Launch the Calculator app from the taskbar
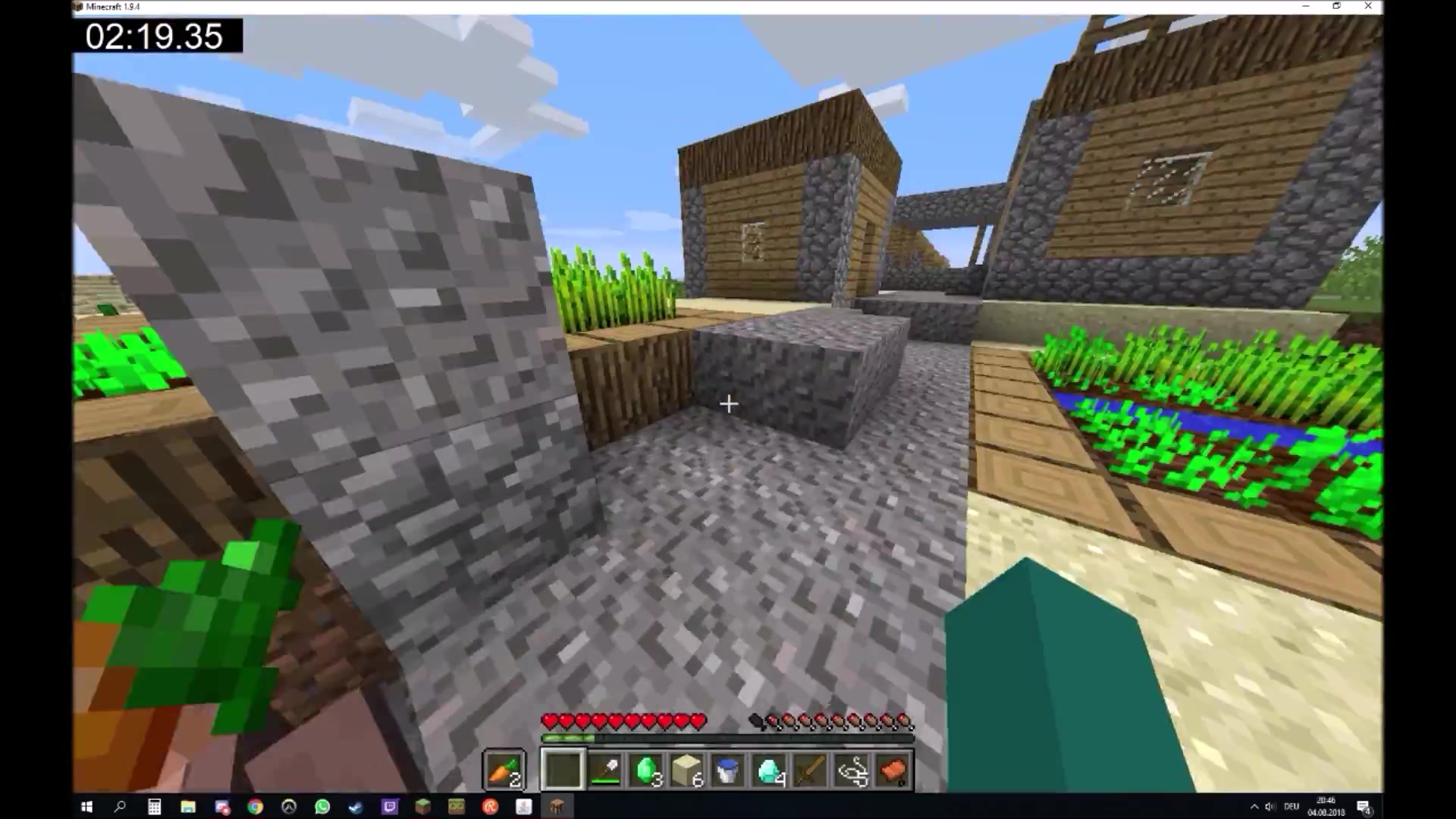The height and width of the screenshot is (819, 1456). click(153, 806)
